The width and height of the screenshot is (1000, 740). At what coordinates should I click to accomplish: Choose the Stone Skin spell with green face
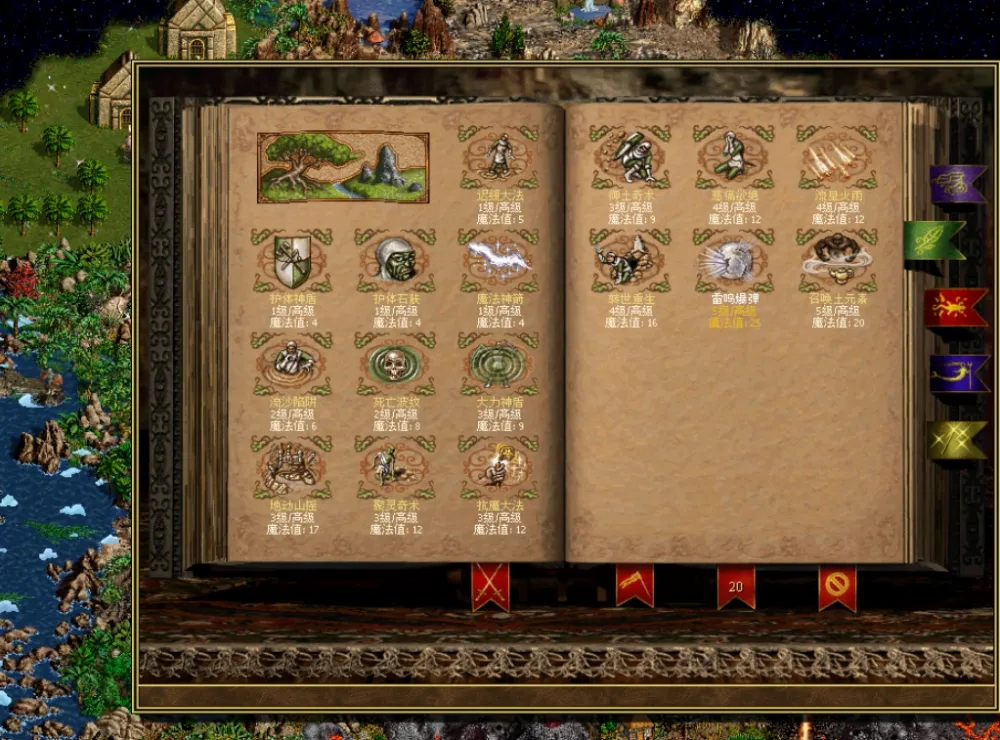[x=395, y=263]
